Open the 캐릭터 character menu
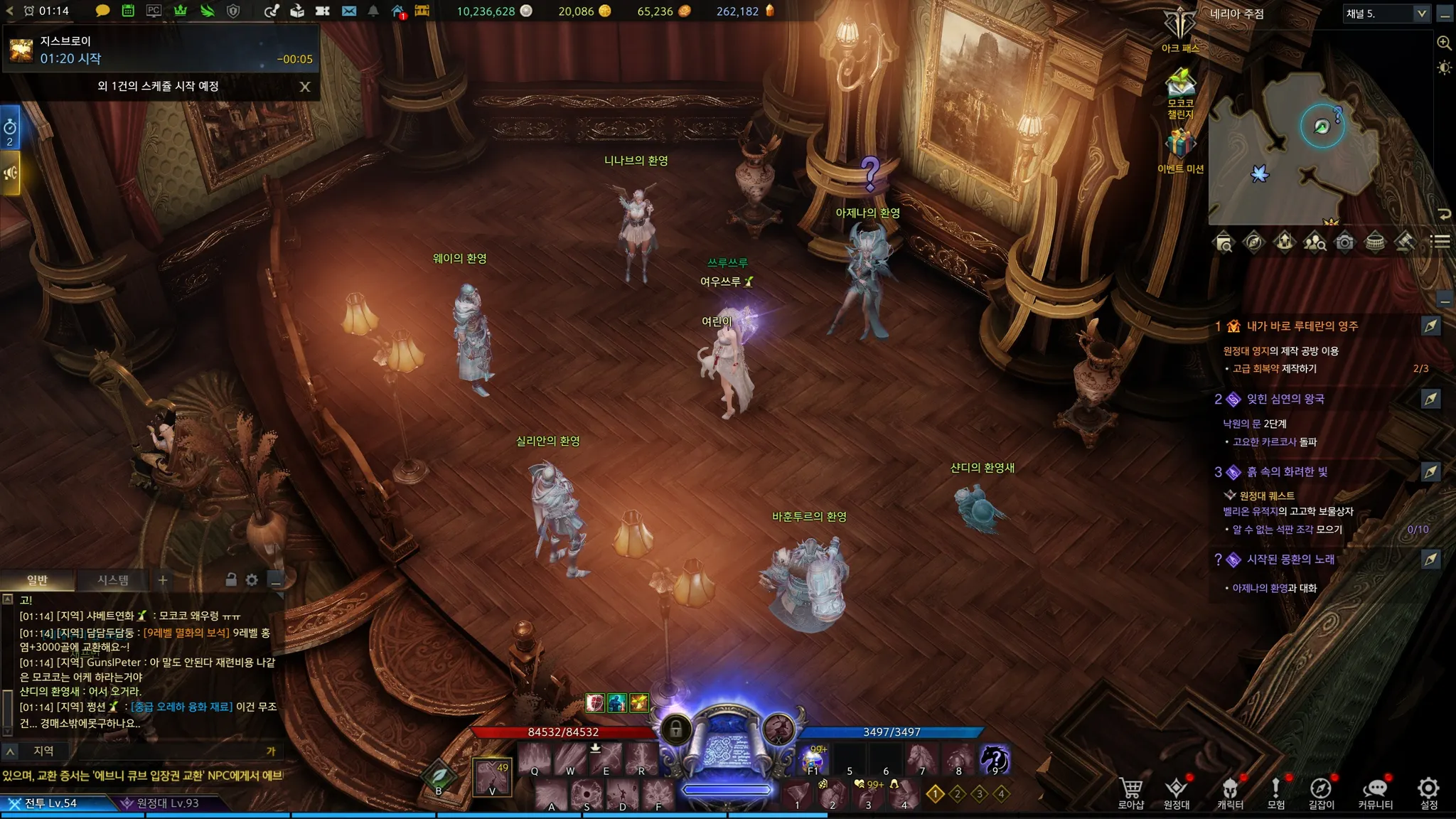The height and width of the screenshot is (819, 1456). (x=1230, y=792)
